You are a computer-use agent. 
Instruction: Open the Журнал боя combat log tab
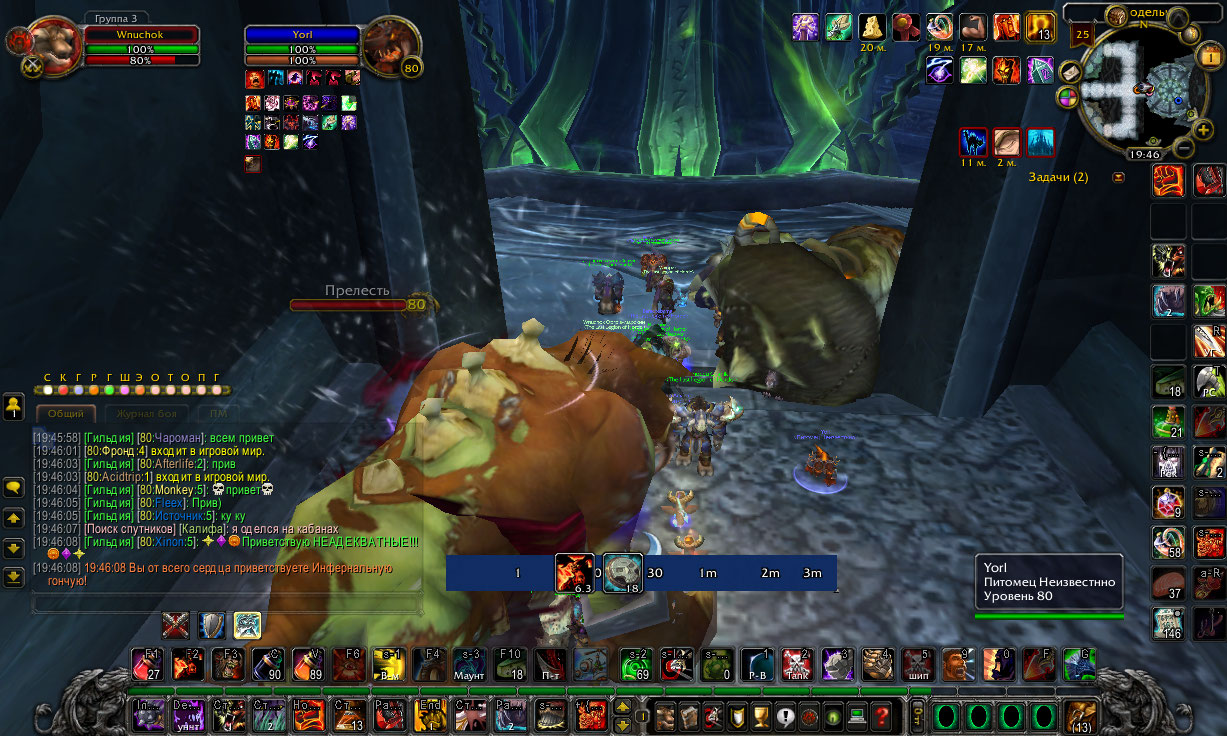click(146, 413)
